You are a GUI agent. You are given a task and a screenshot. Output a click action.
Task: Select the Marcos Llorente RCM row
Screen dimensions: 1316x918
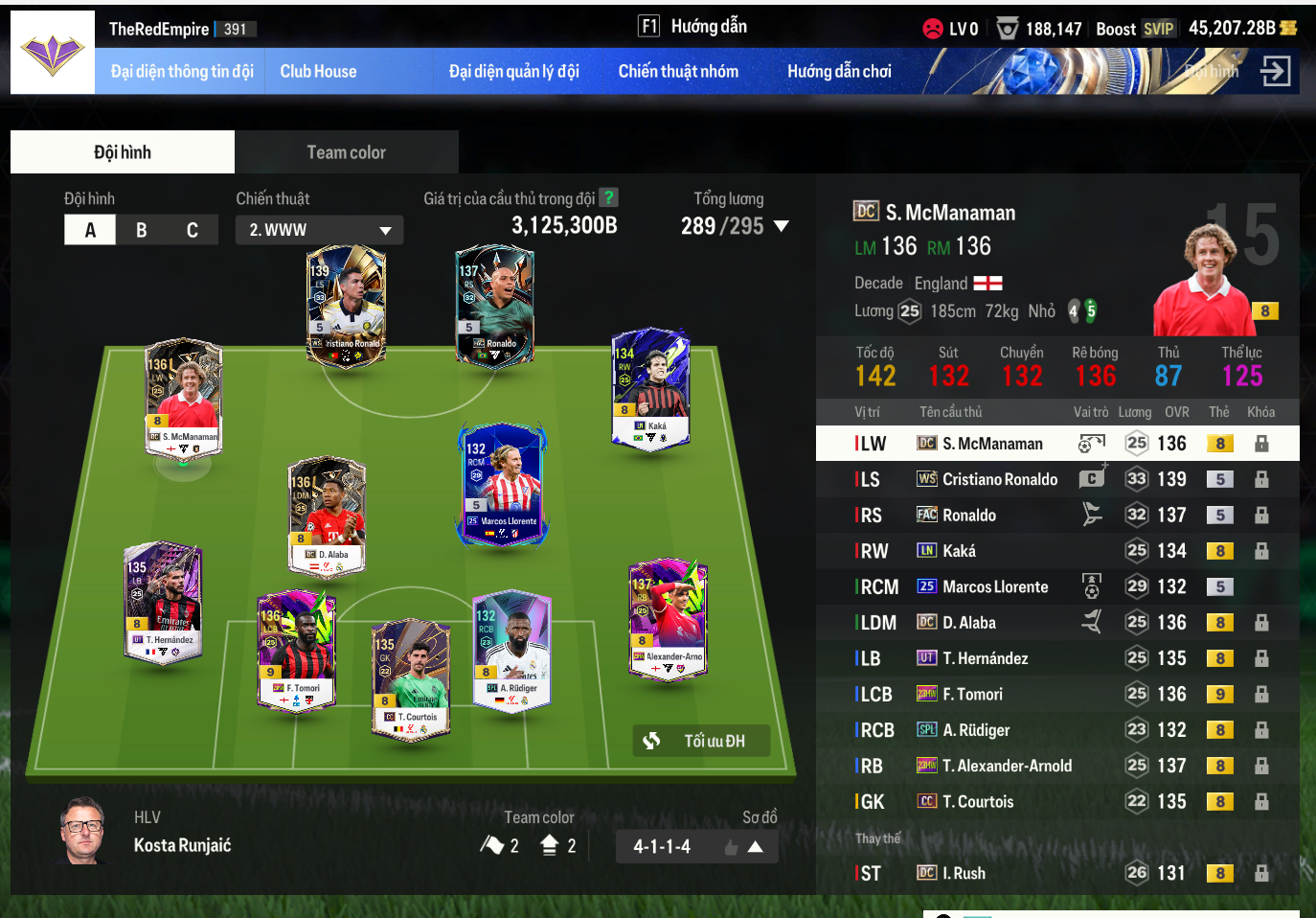[x=994, y=586]
